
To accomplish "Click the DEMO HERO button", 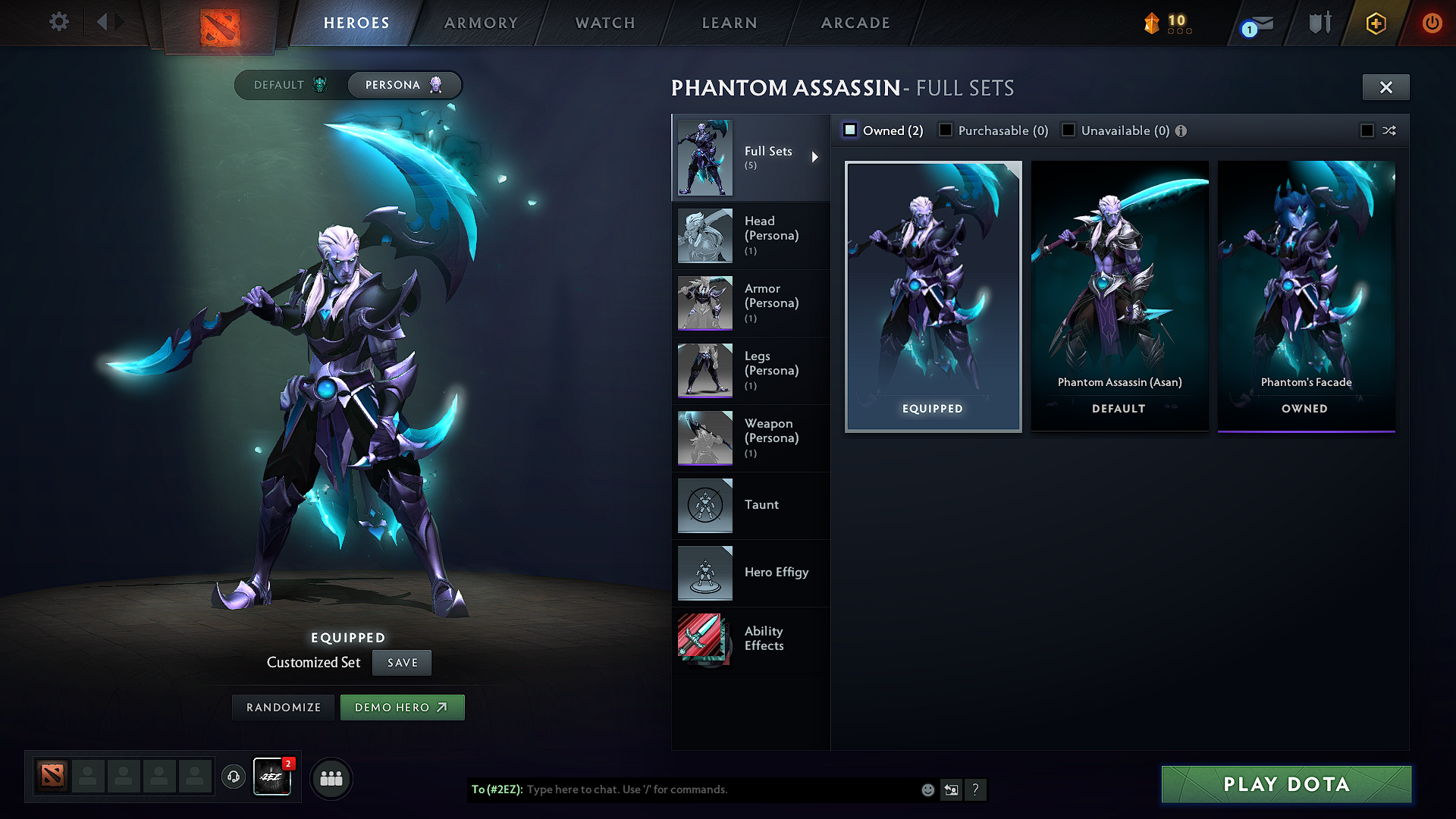I will click(x=402, y=707).
